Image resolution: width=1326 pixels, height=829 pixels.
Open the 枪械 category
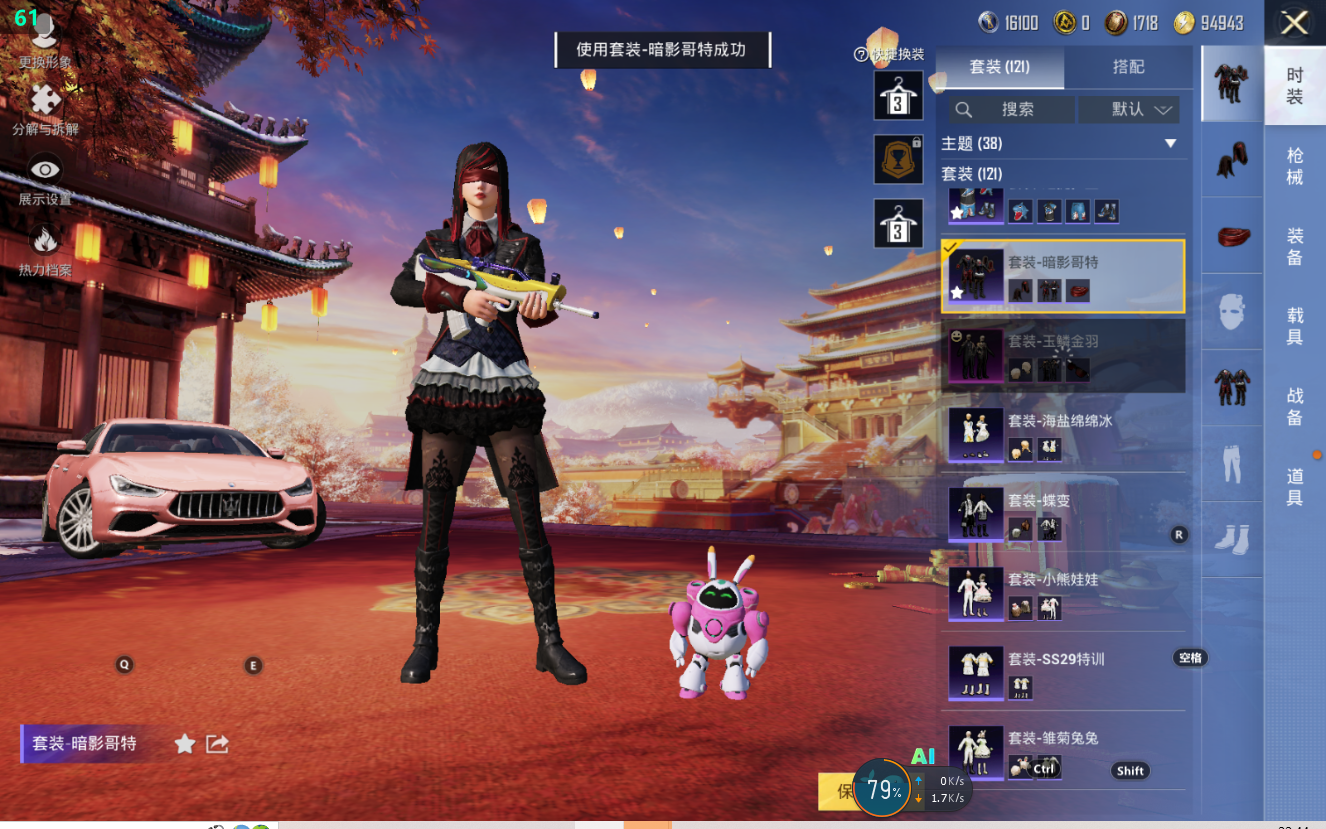click(x=1294, y=166)
